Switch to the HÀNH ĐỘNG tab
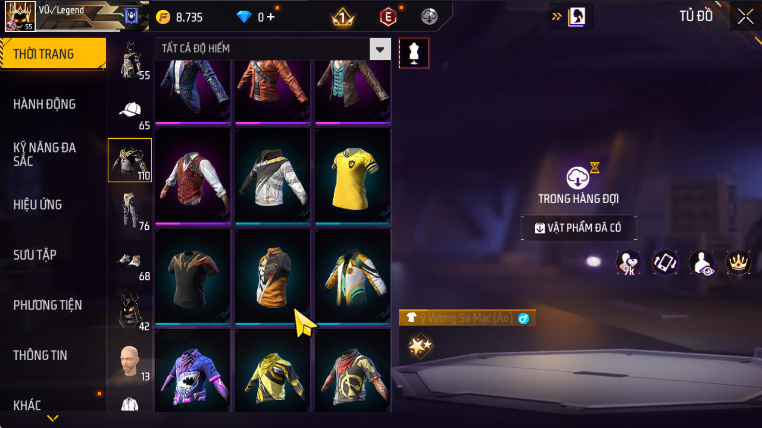This screenshot has width=762, height=428. (x=45, y=104)
